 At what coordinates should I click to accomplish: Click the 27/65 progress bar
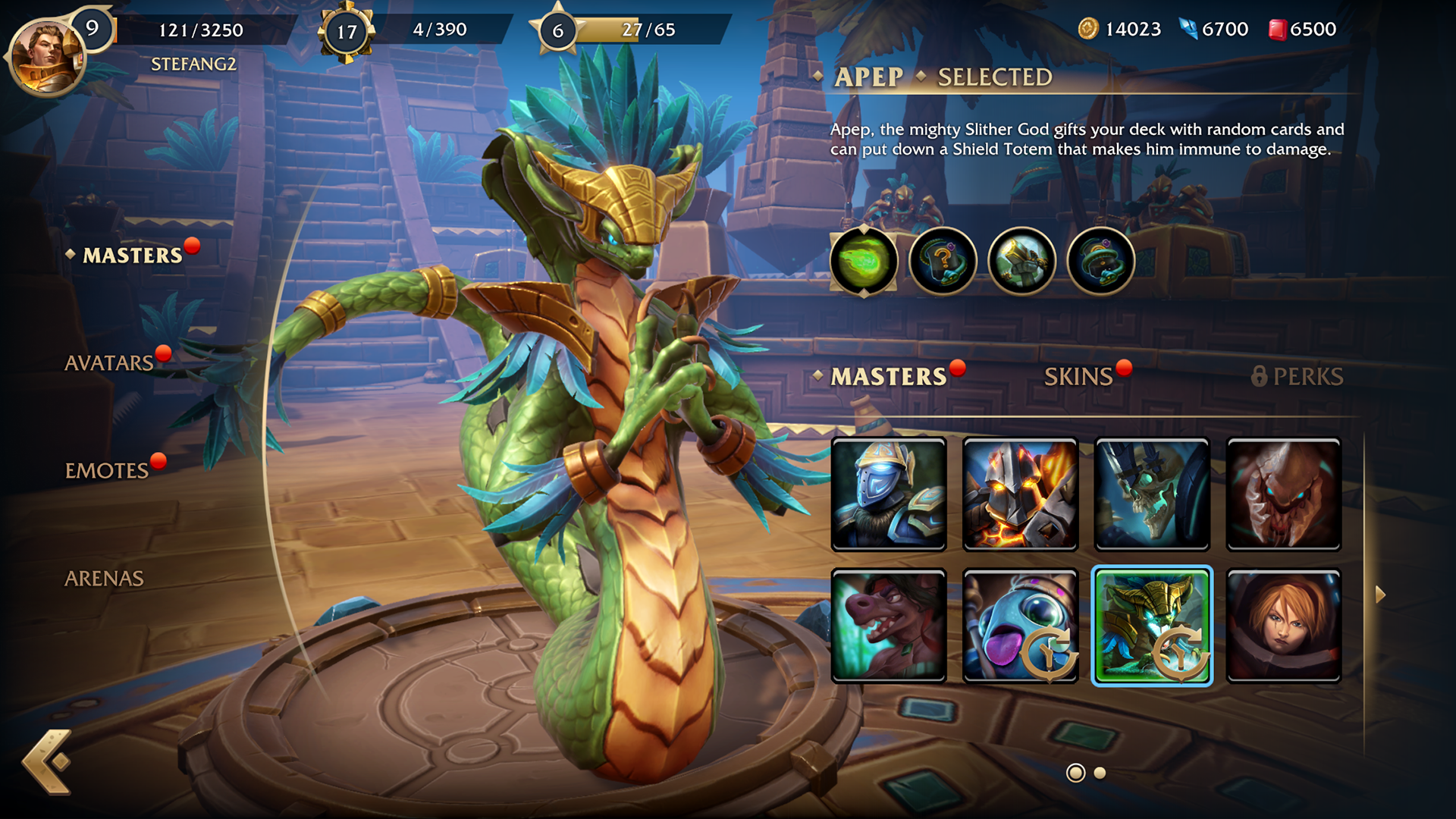coord(629,31)
